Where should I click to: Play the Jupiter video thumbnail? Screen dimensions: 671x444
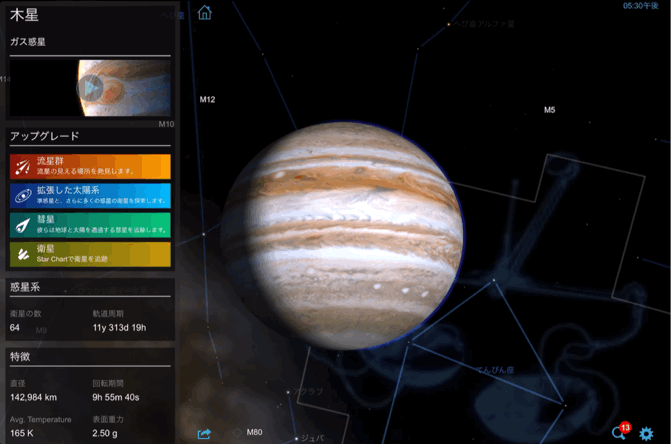coord(90,88)
